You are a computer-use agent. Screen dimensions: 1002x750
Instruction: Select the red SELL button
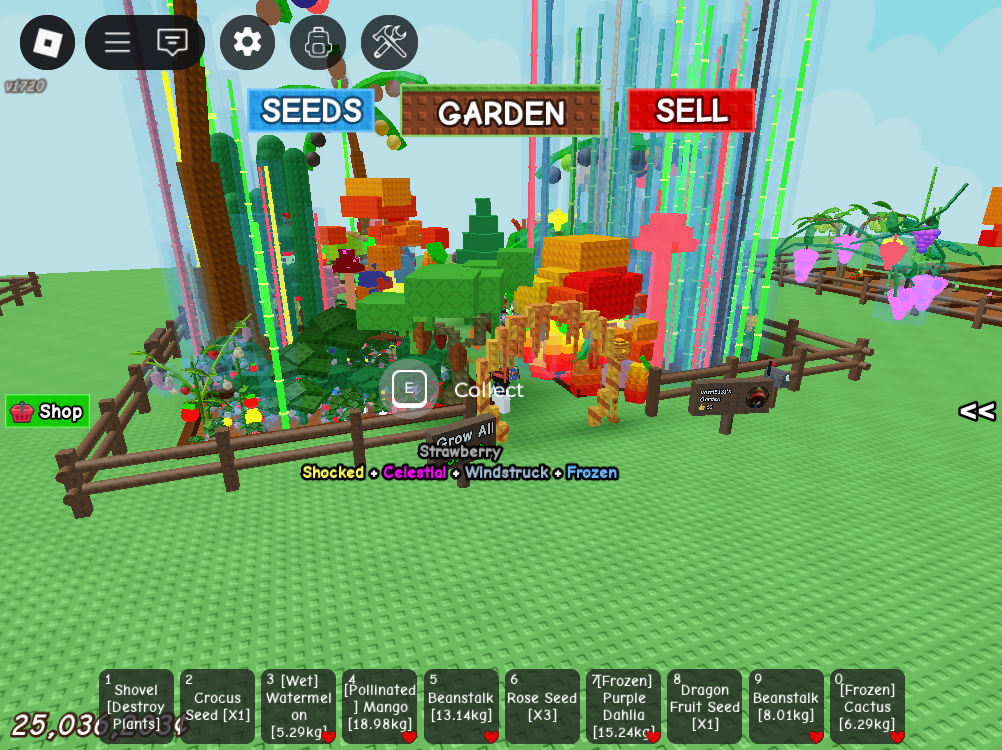691,110
